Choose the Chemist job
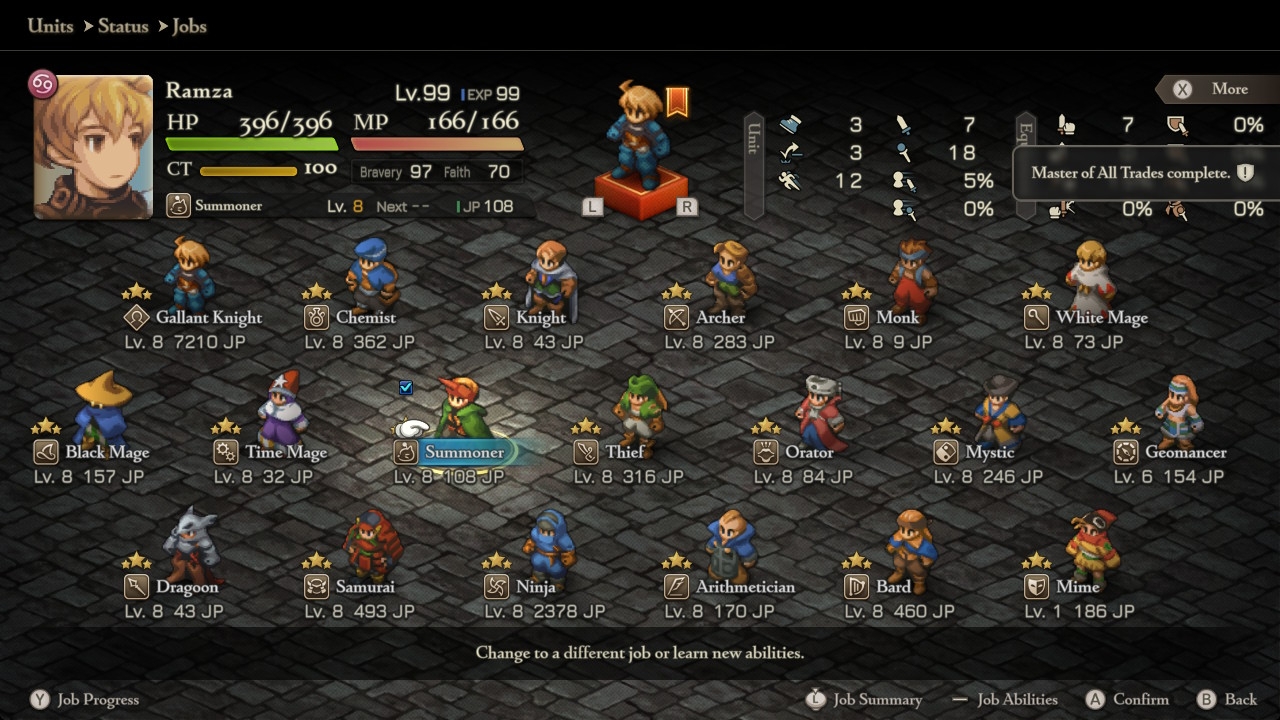The image size is (1280, 720). click(x=365, y=318)
